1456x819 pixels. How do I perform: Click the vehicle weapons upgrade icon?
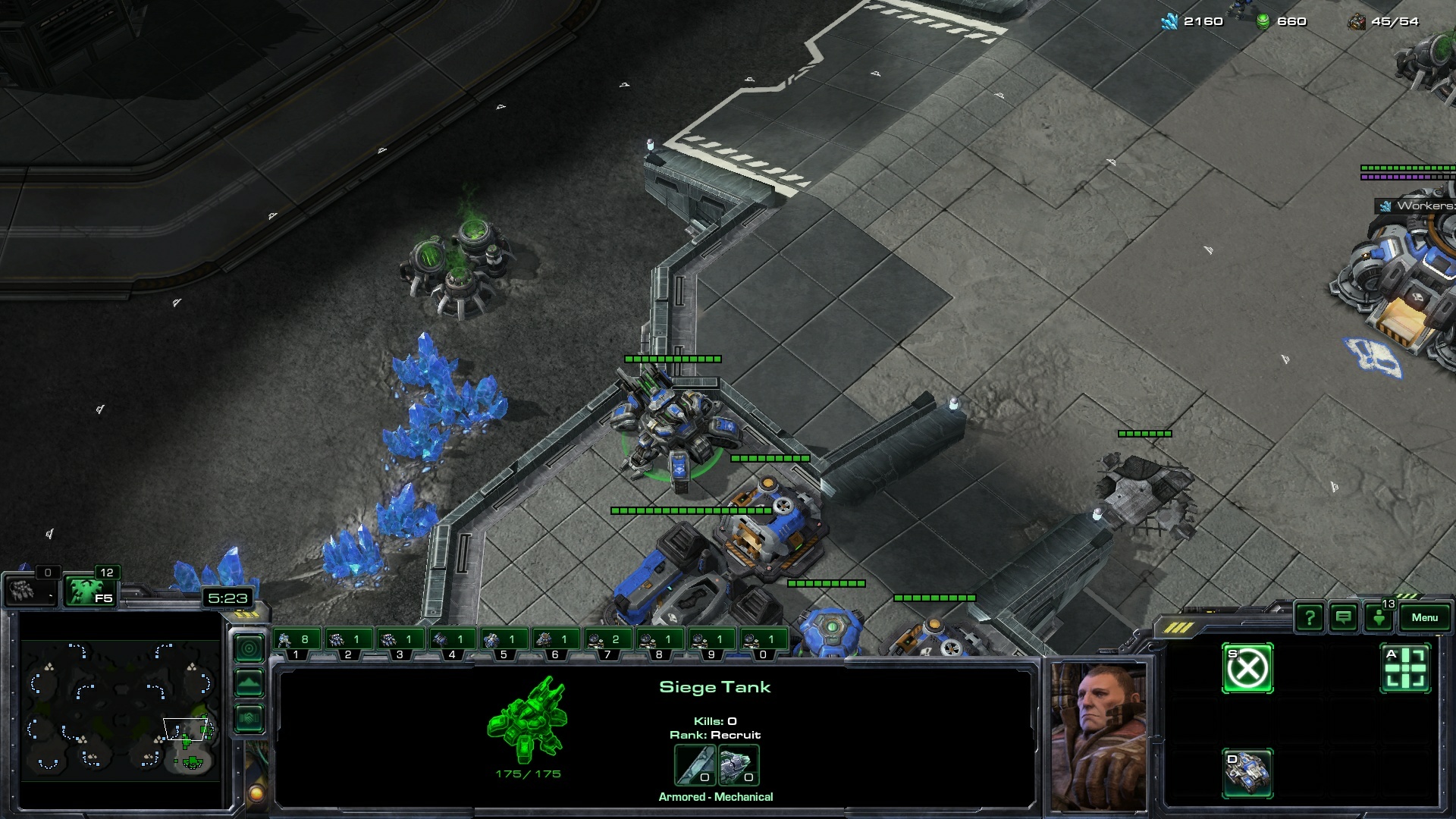coord(695,764)
